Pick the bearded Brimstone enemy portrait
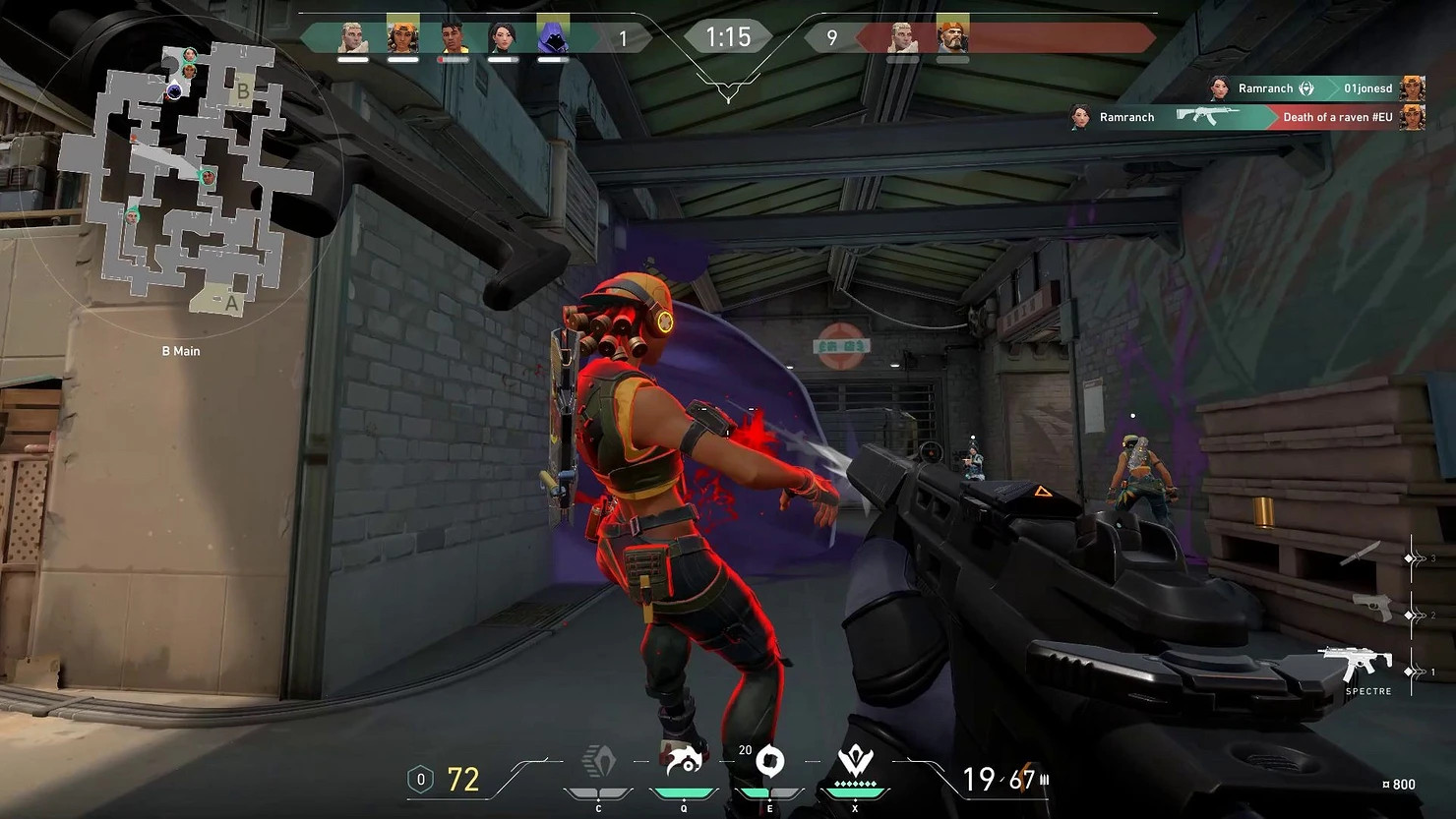The image size is (1456, 819). tap(952, 37)
